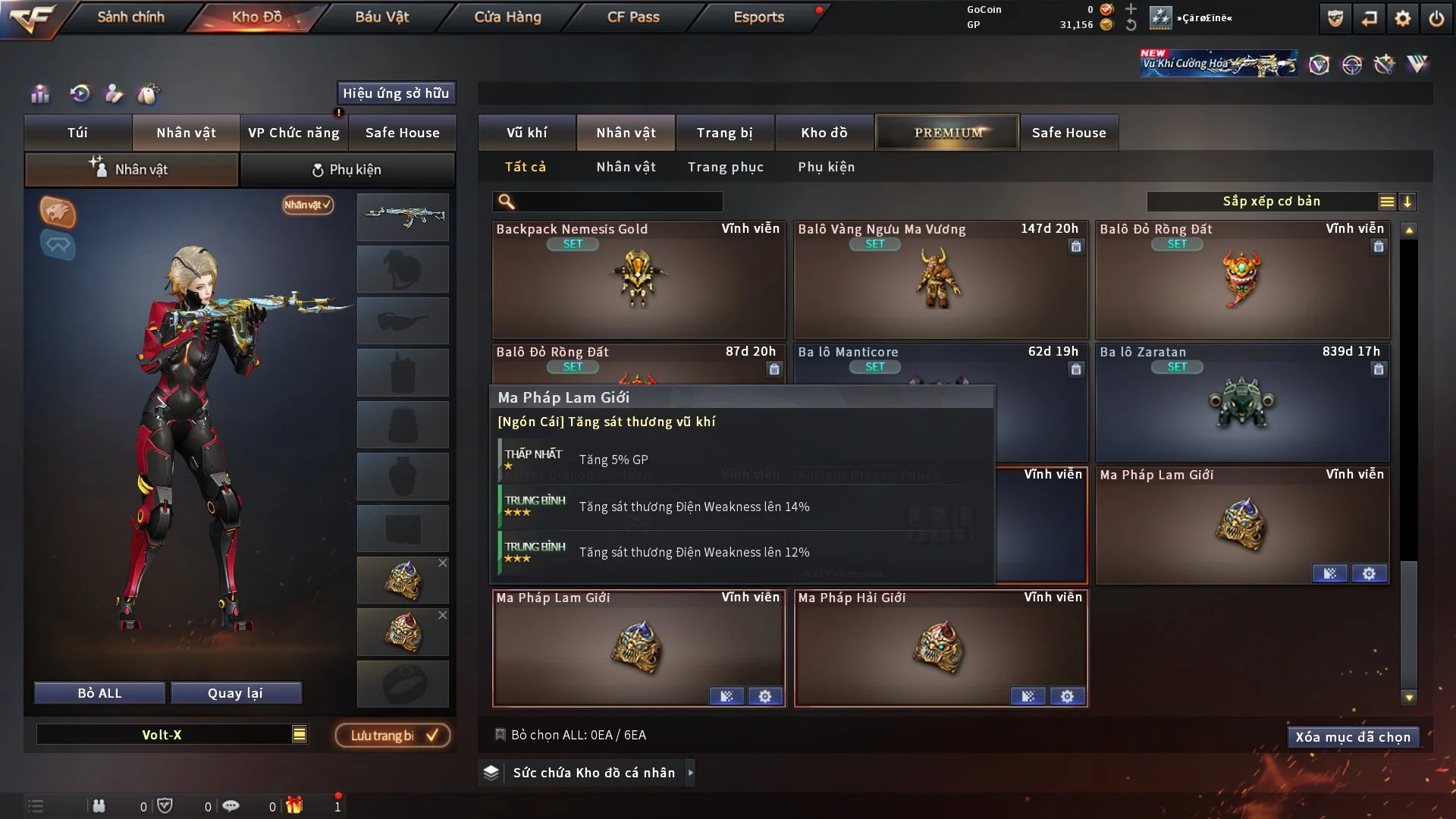
Task: Switch to the Cửa Hàng shop tab
Action: [507, 17]
